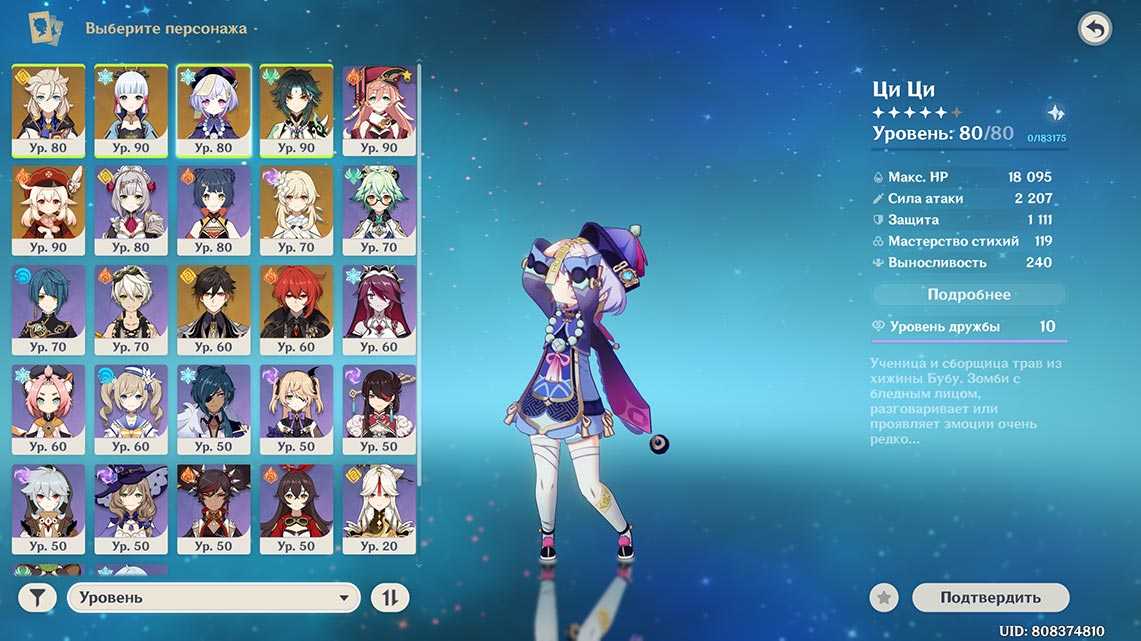This screenshot has height=641, width=1141.
Task: Choose Sucrose from the grid
Action: click(x=379, y=210)
